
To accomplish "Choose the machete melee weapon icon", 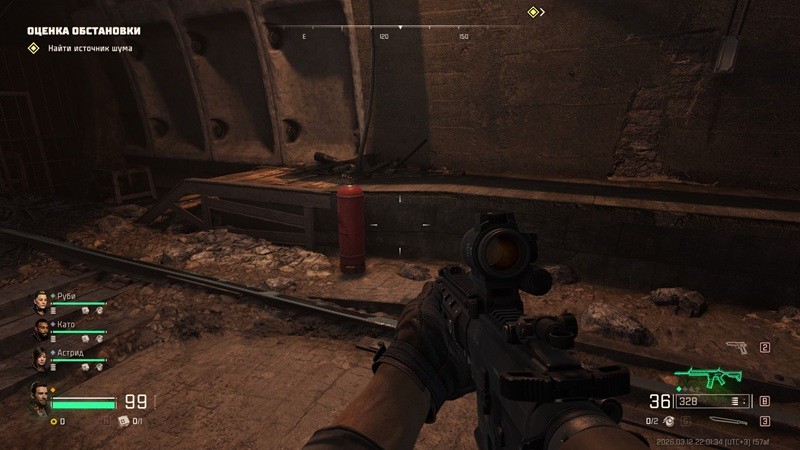I will coord(730,422).
